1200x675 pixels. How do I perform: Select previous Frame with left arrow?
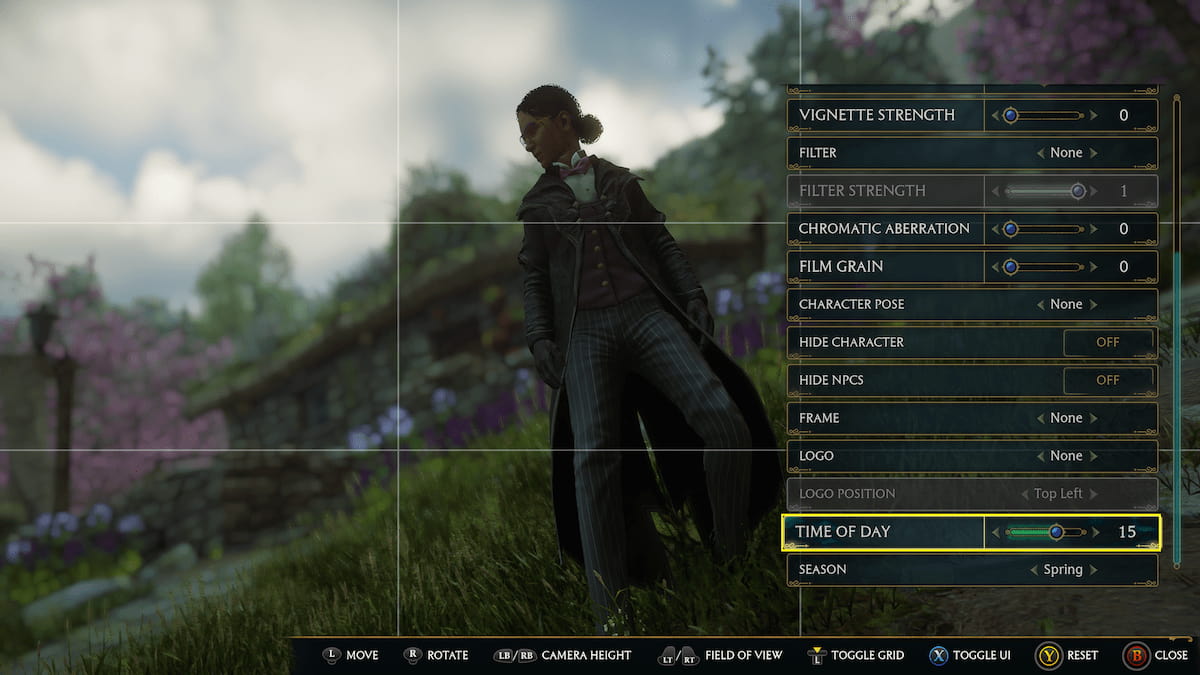[x=1040, y=418]
